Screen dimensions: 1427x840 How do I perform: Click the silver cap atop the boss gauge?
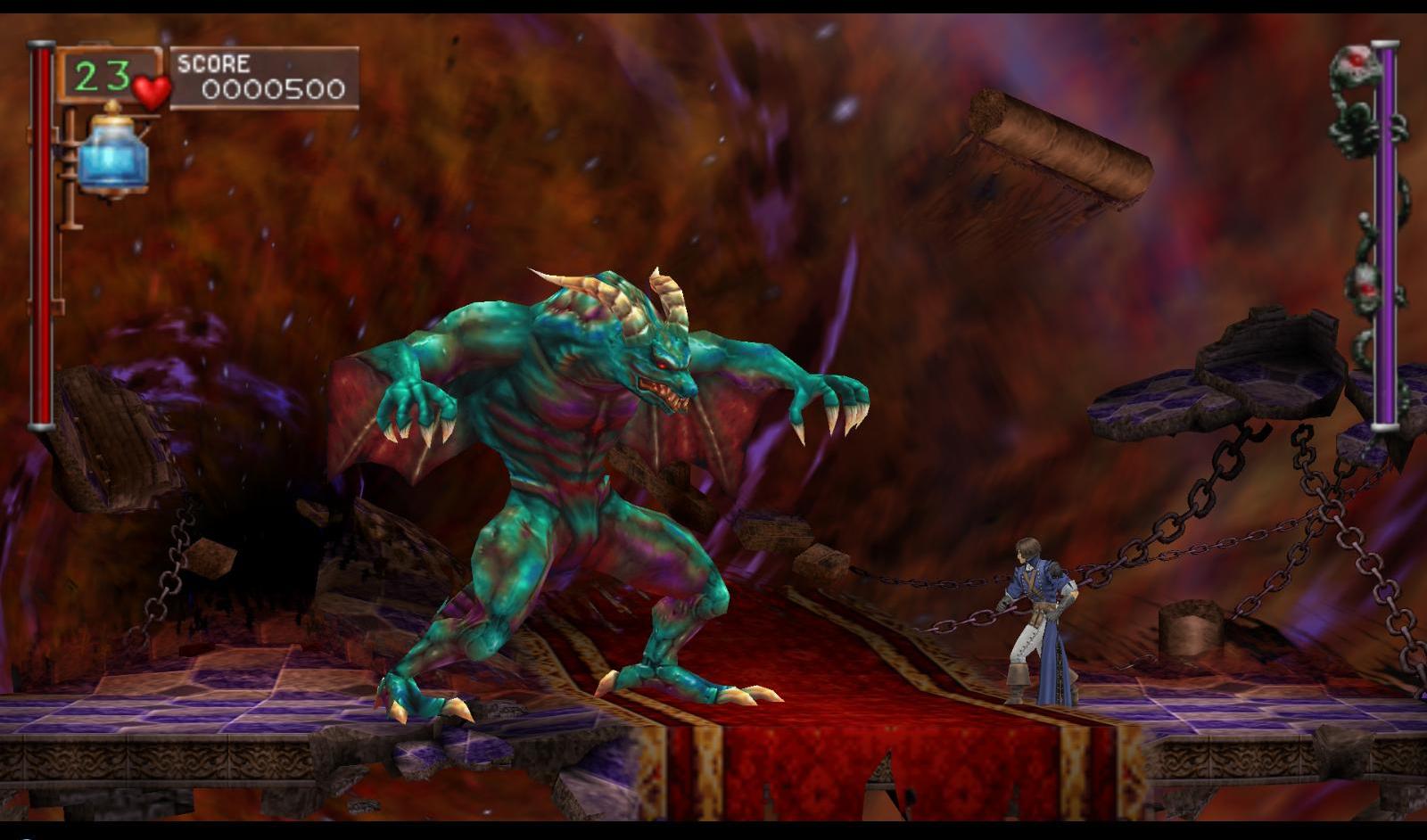pos(1384,45)
